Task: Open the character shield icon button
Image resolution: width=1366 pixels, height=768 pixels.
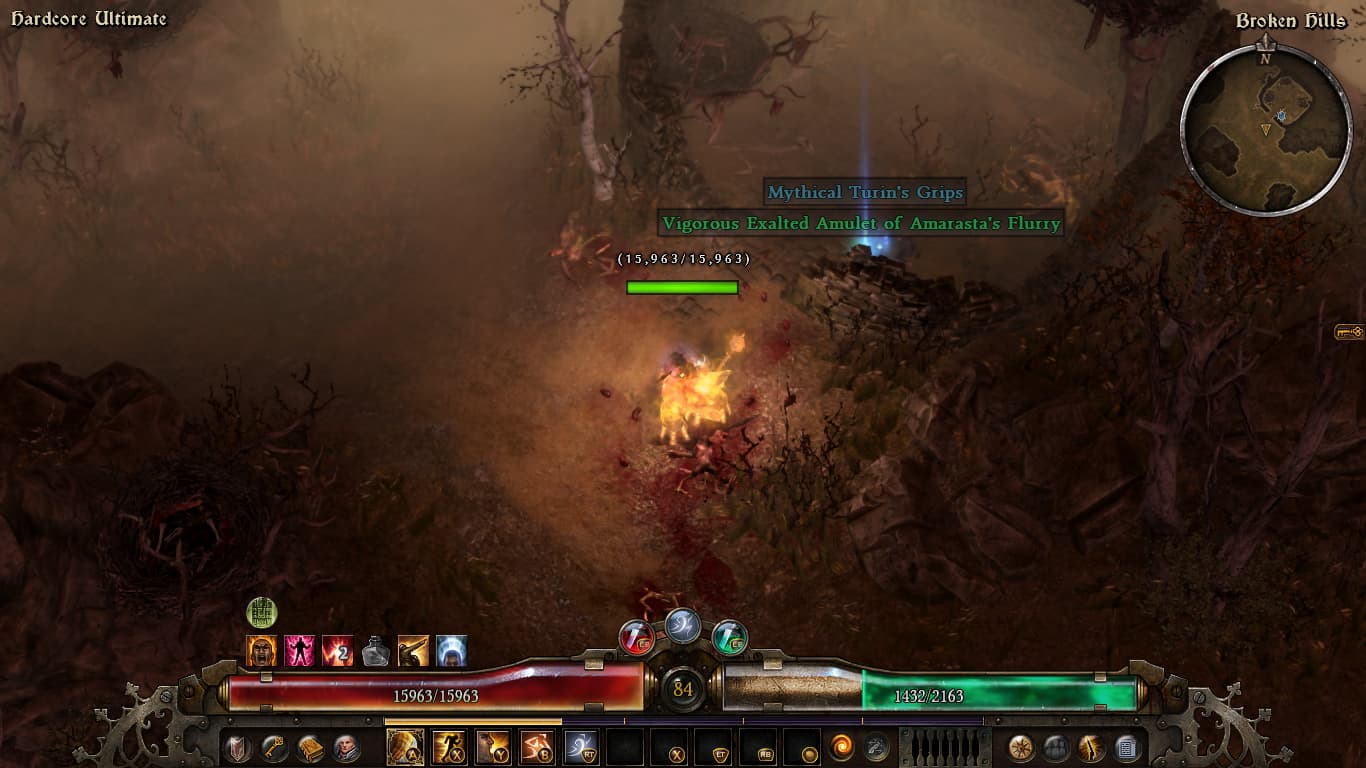Action: pos(237,747)
